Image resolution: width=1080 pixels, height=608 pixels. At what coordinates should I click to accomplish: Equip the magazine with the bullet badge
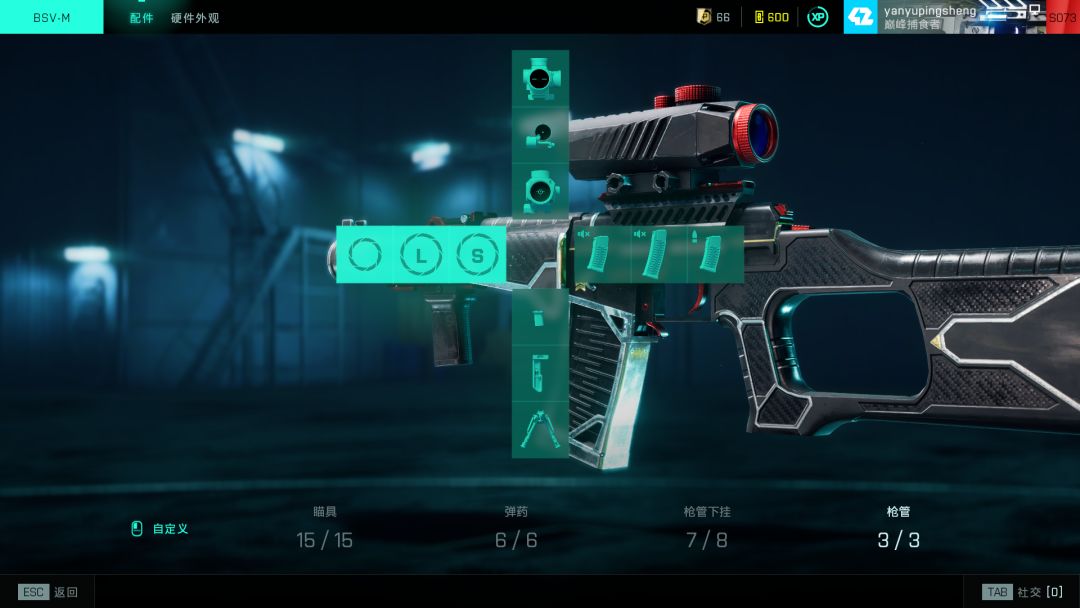coord(713,254)
